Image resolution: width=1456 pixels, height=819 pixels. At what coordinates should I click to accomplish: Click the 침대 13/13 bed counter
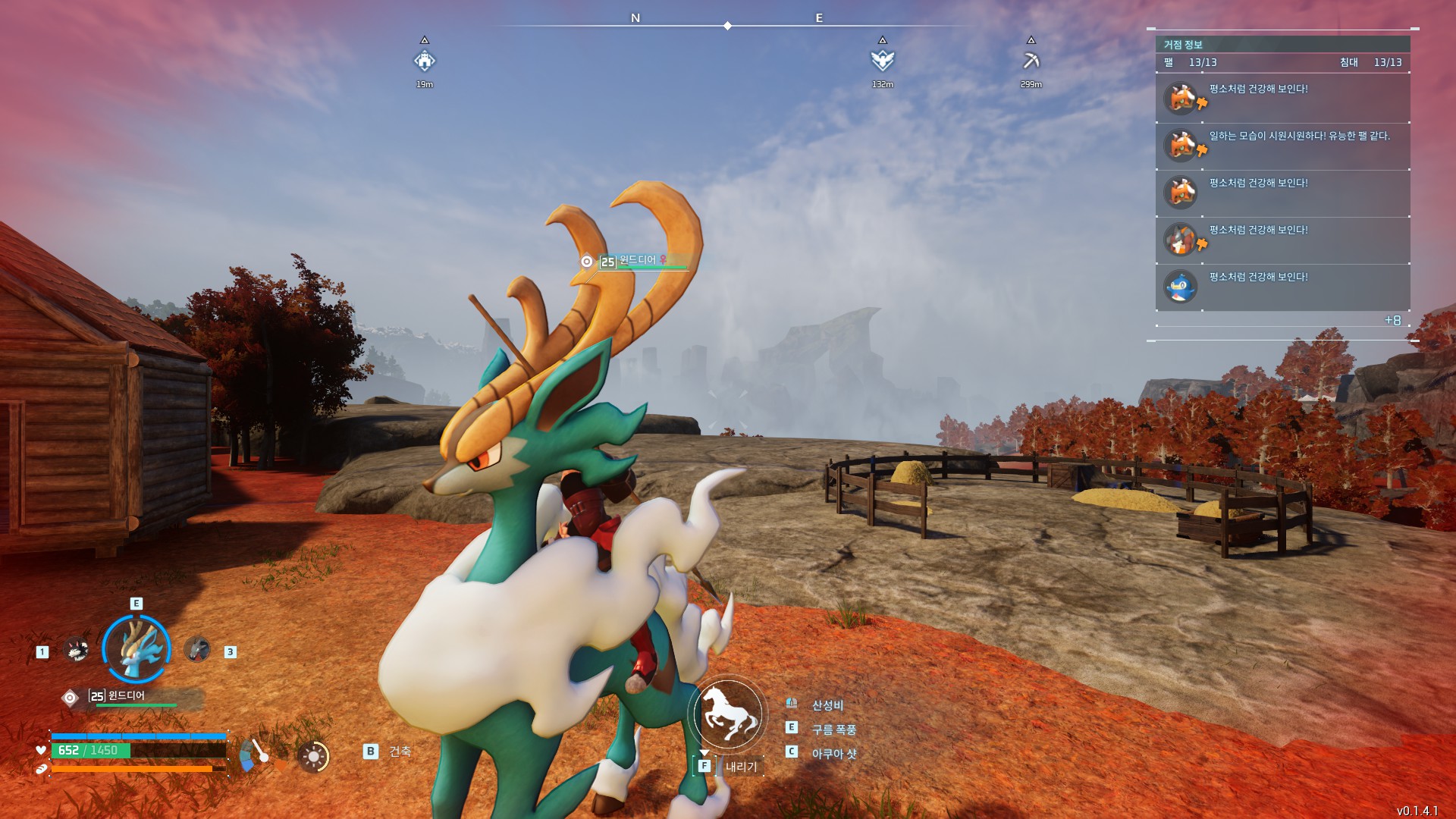[1370, 62]
